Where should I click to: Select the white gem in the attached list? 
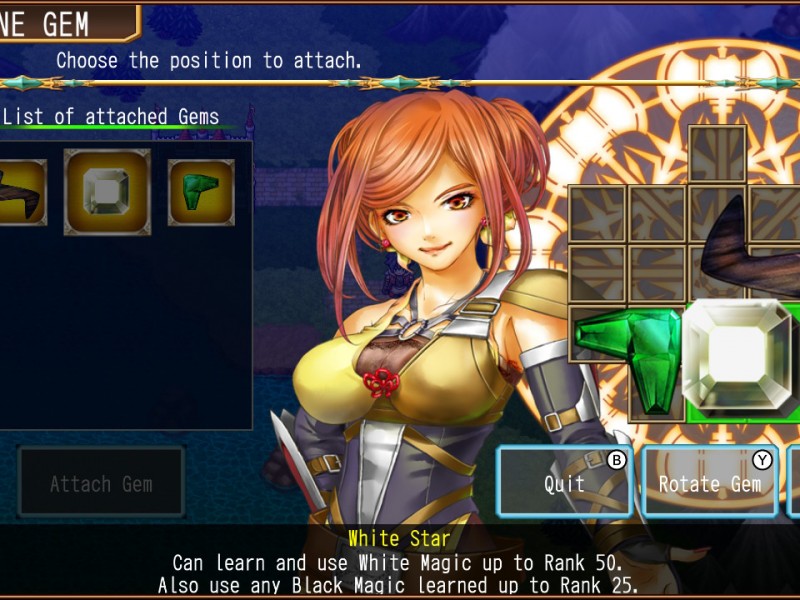107,192
